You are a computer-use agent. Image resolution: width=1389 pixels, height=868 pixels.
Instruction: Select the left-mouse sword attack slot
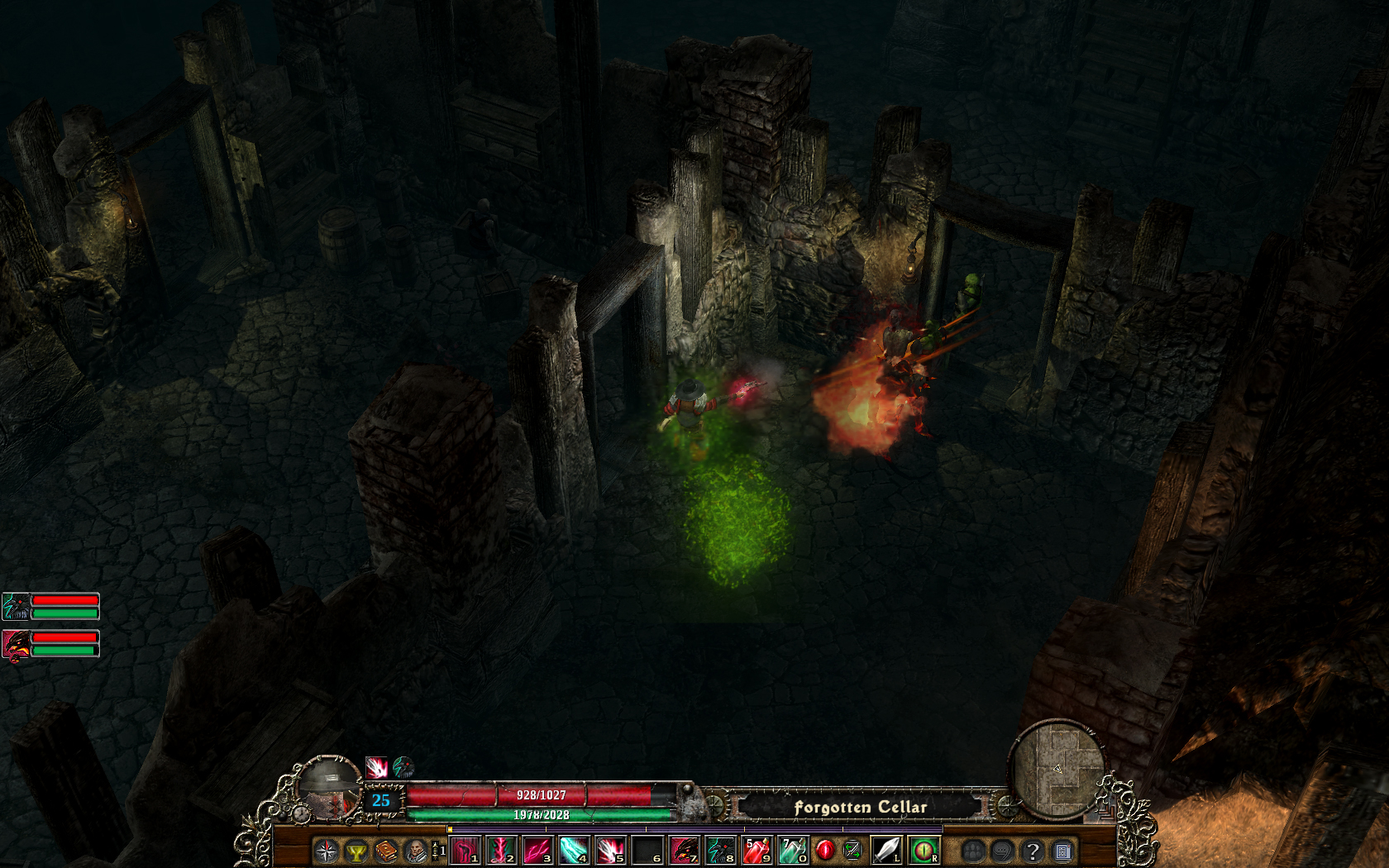[x=885, y=850]
